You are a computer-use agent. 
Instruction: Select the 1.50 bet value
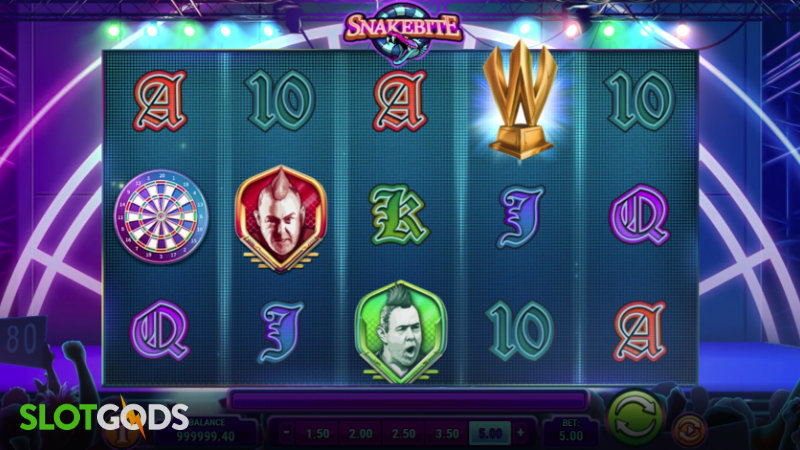point(318,434)
